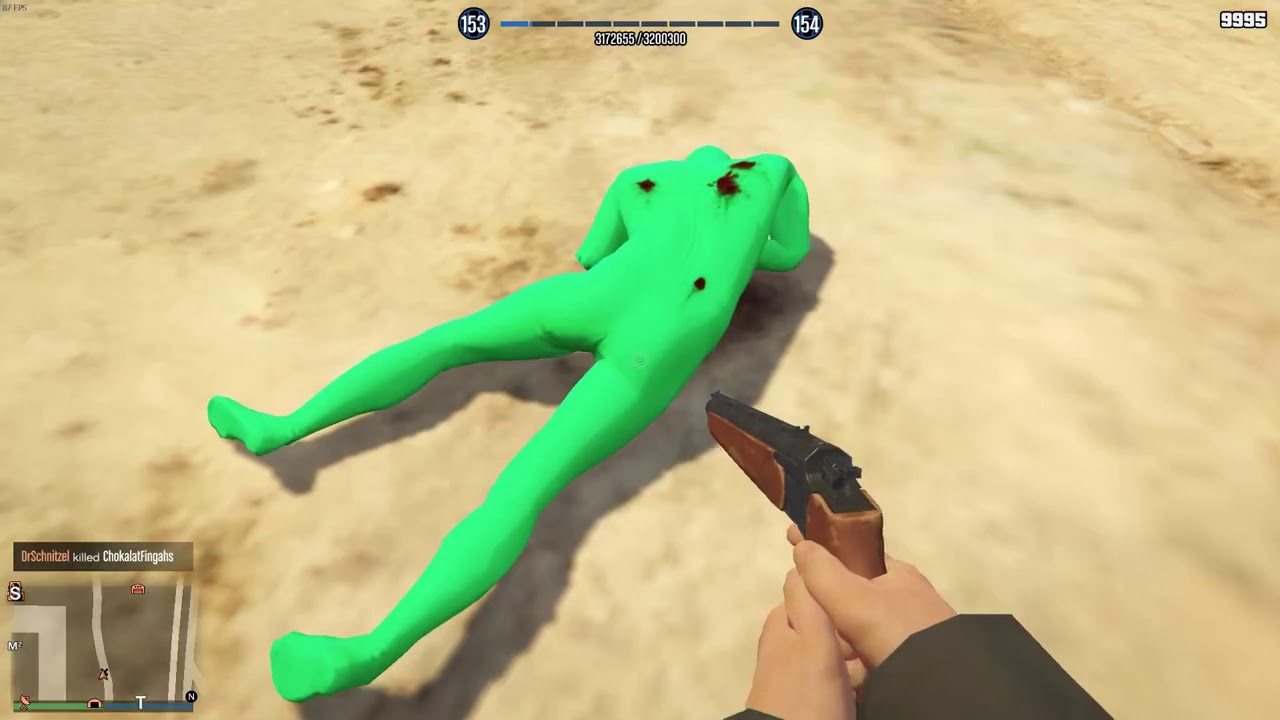1280x720 pixels.
Task: Click the XP value 3172655 / 3200300
Action: 640,39
